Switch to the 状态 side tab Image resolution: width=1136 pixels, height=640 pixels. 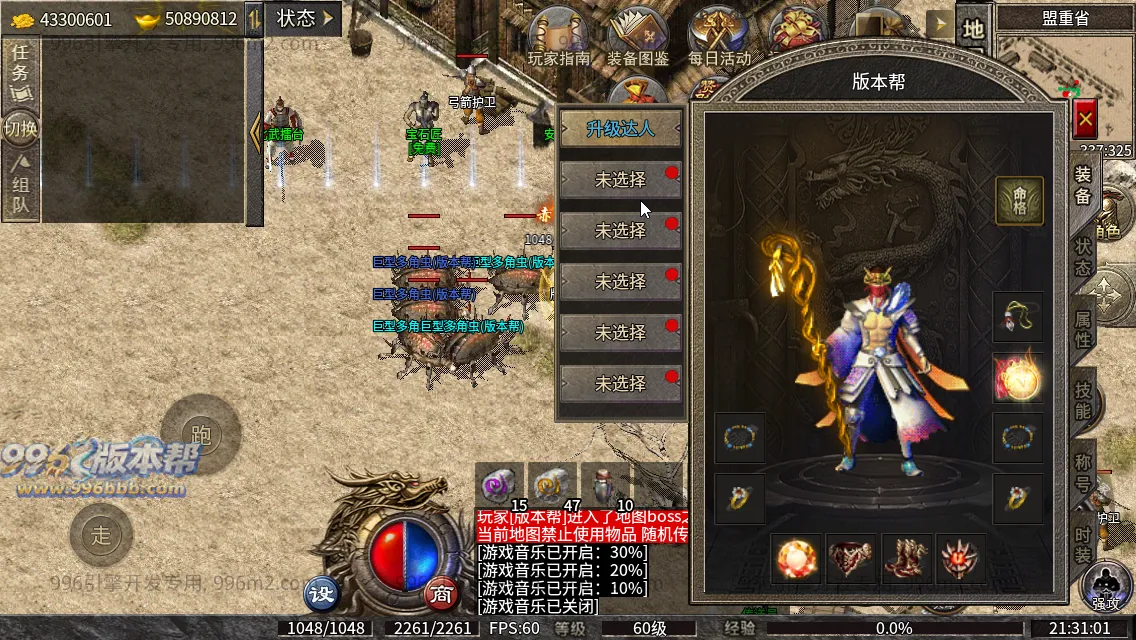tap(1083, 258)
